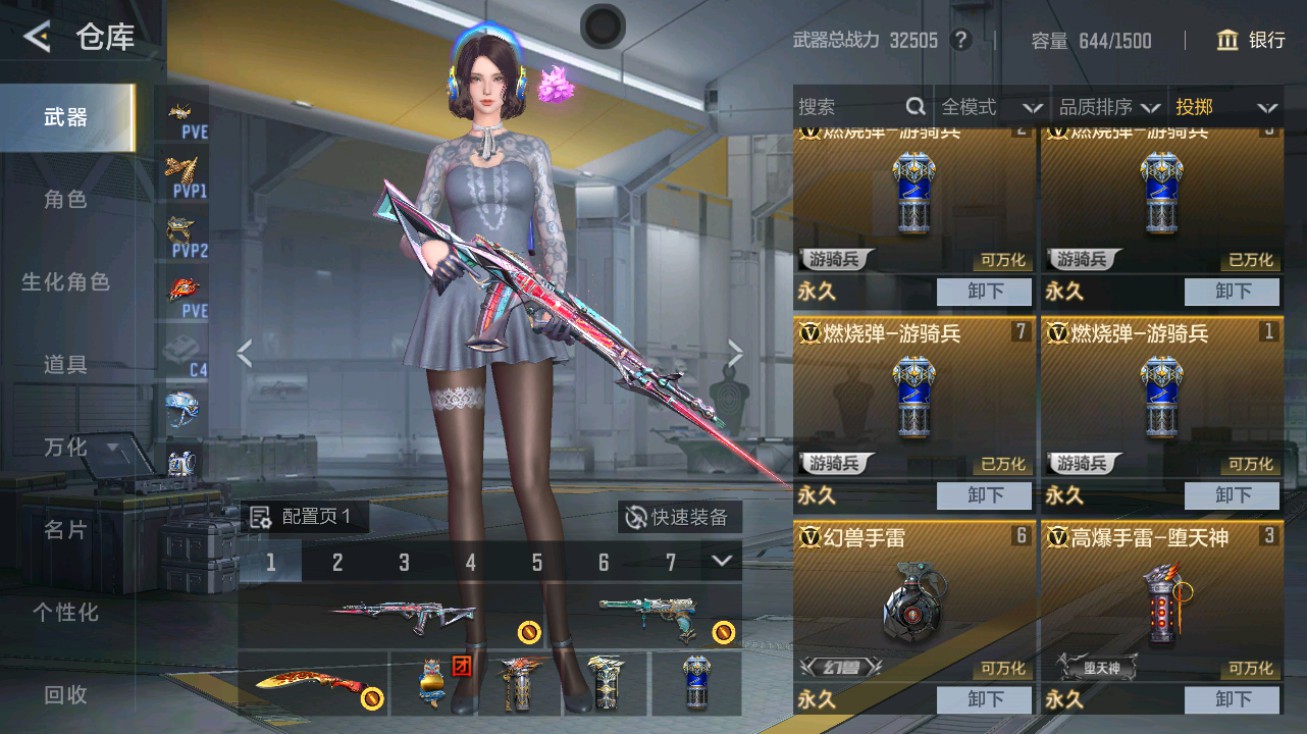Click the search magnifier icon
This screenshot has width=1307, height=734.
pyautogui.click(x=915, y=106)
